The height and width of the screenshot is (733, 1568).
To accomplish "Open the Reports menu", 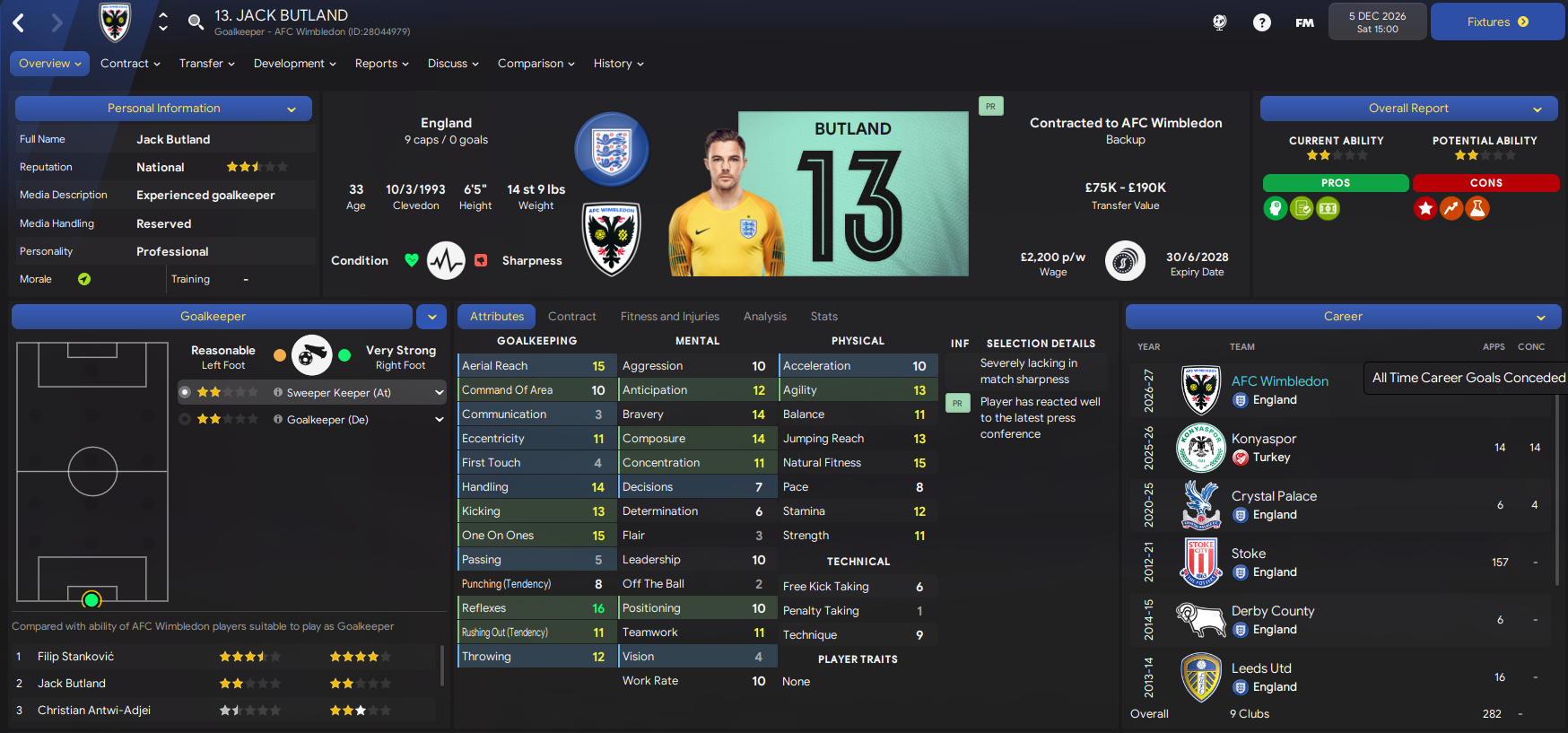I will tap(381, 64).
